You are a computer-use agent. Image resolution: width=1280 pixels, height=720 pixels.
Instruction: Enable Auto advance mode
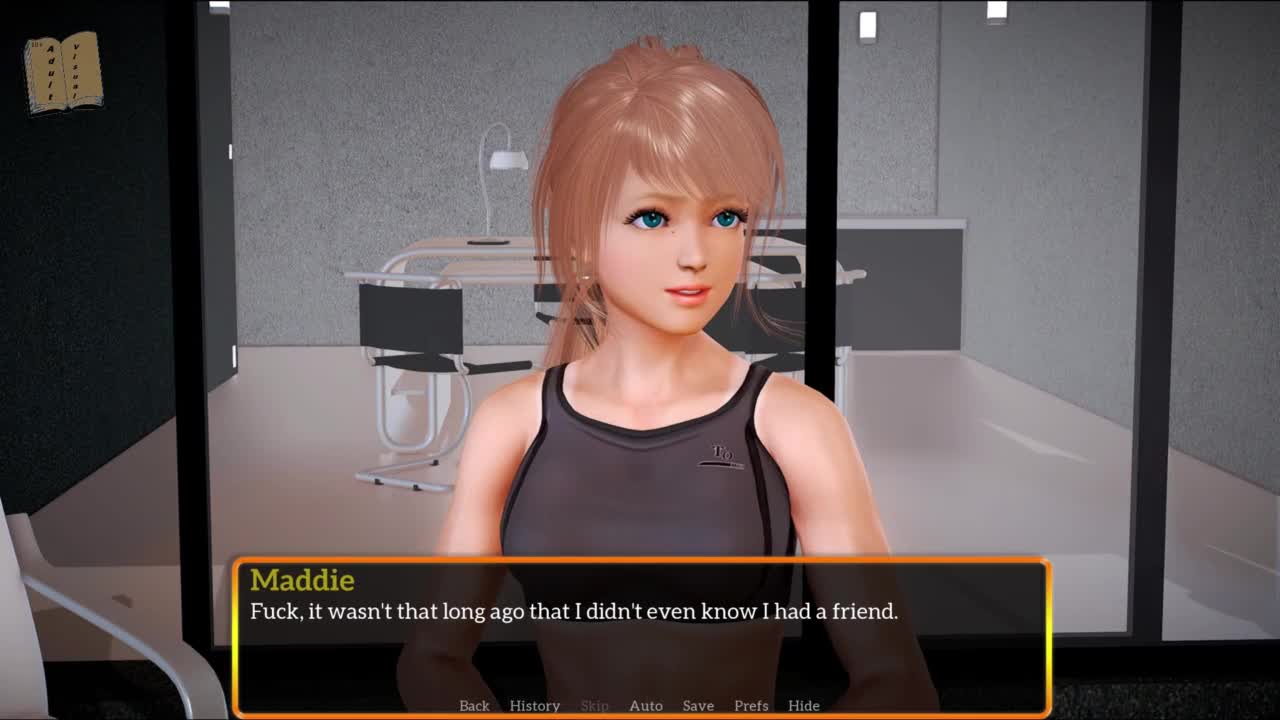pyautogui.click(x=646, y=705)
